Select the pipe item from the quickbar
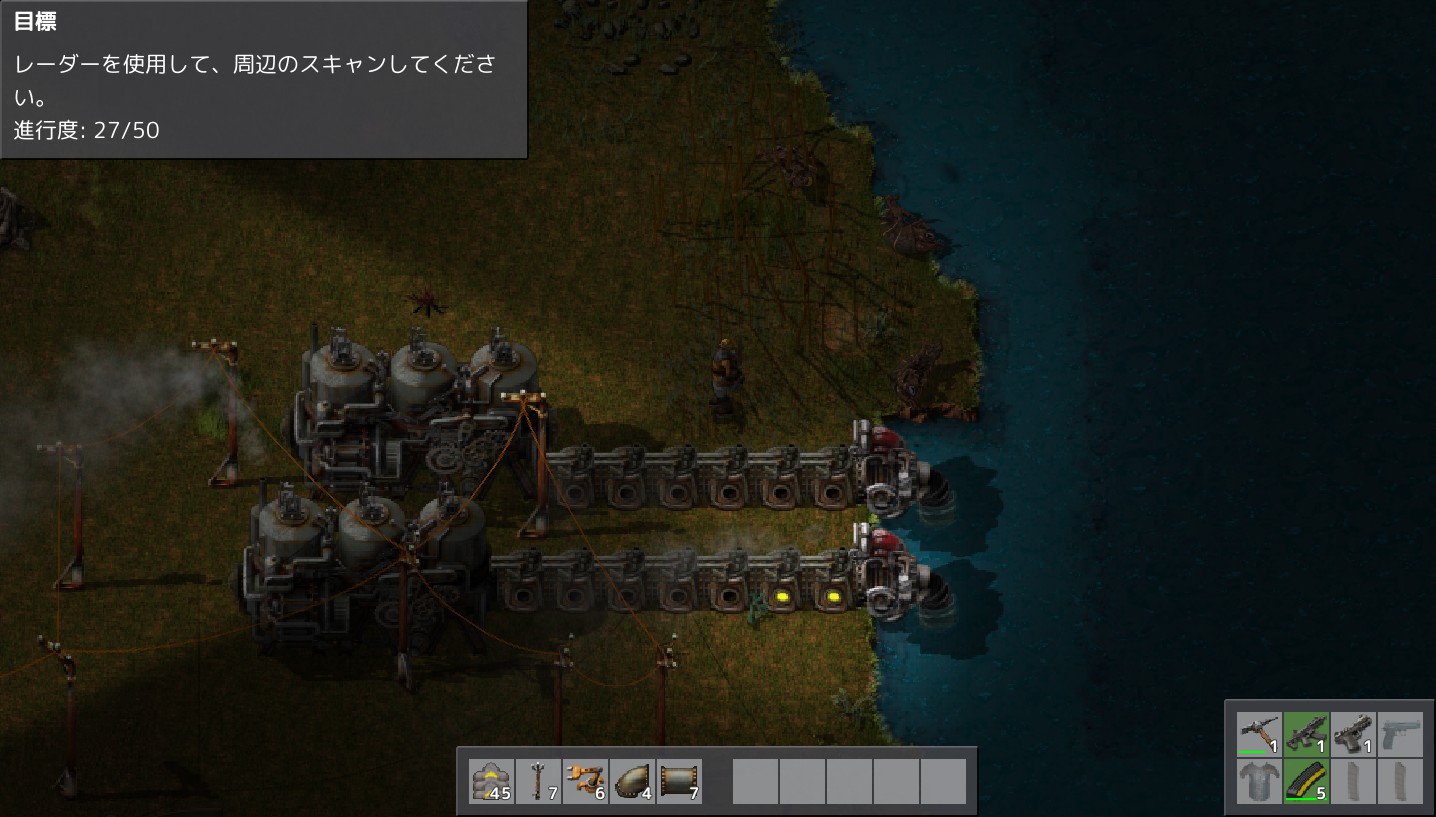This screenshot has width=1436, height=817. click(x=680, y=781)
